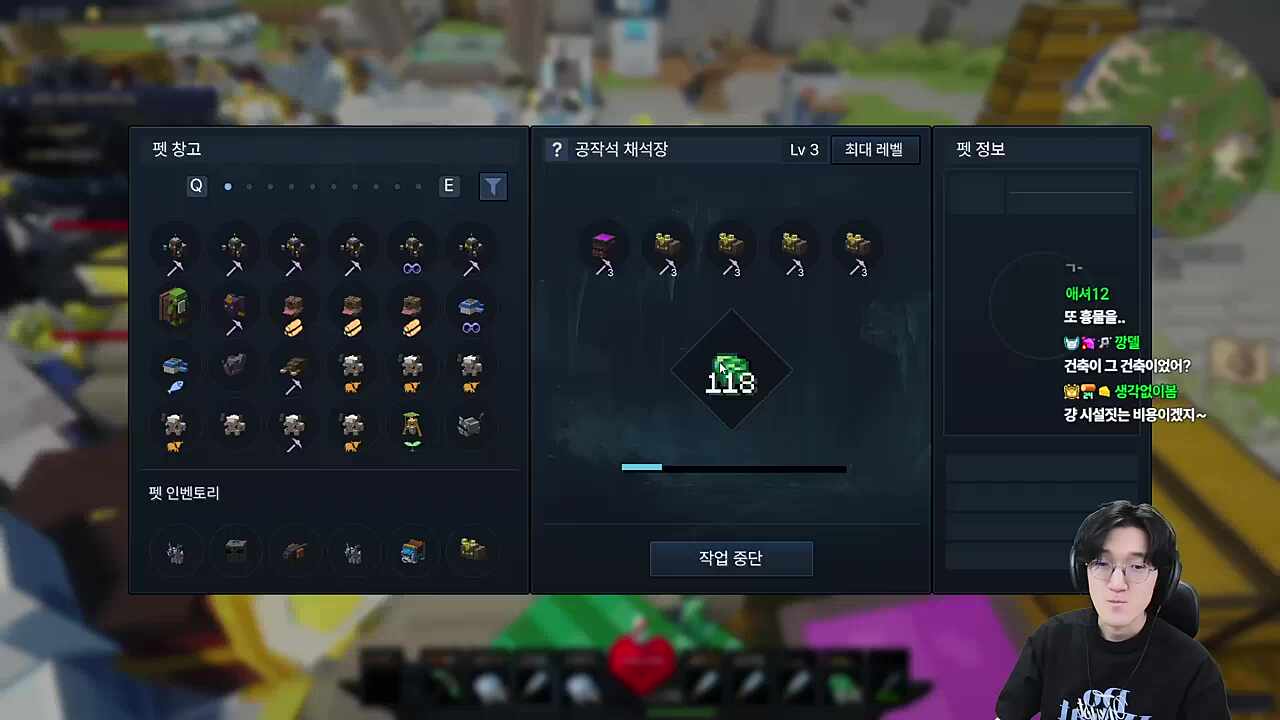Click the blue truck pet in pet inventory
Viewport: 1280px width, 720px height.
(411, 551)
